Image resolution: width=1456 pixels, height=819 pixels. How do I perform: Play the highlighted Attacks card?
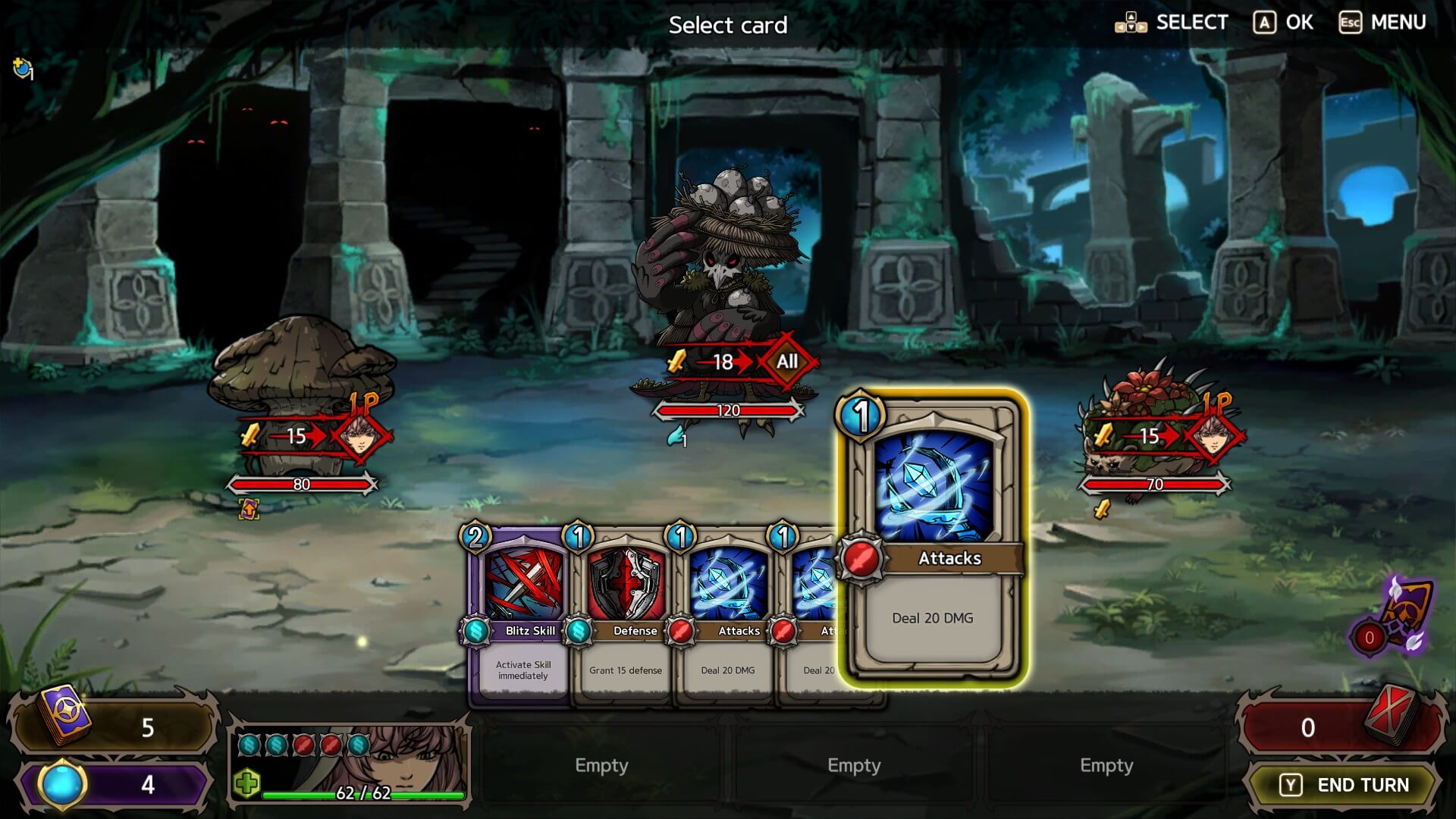(933, 538)
